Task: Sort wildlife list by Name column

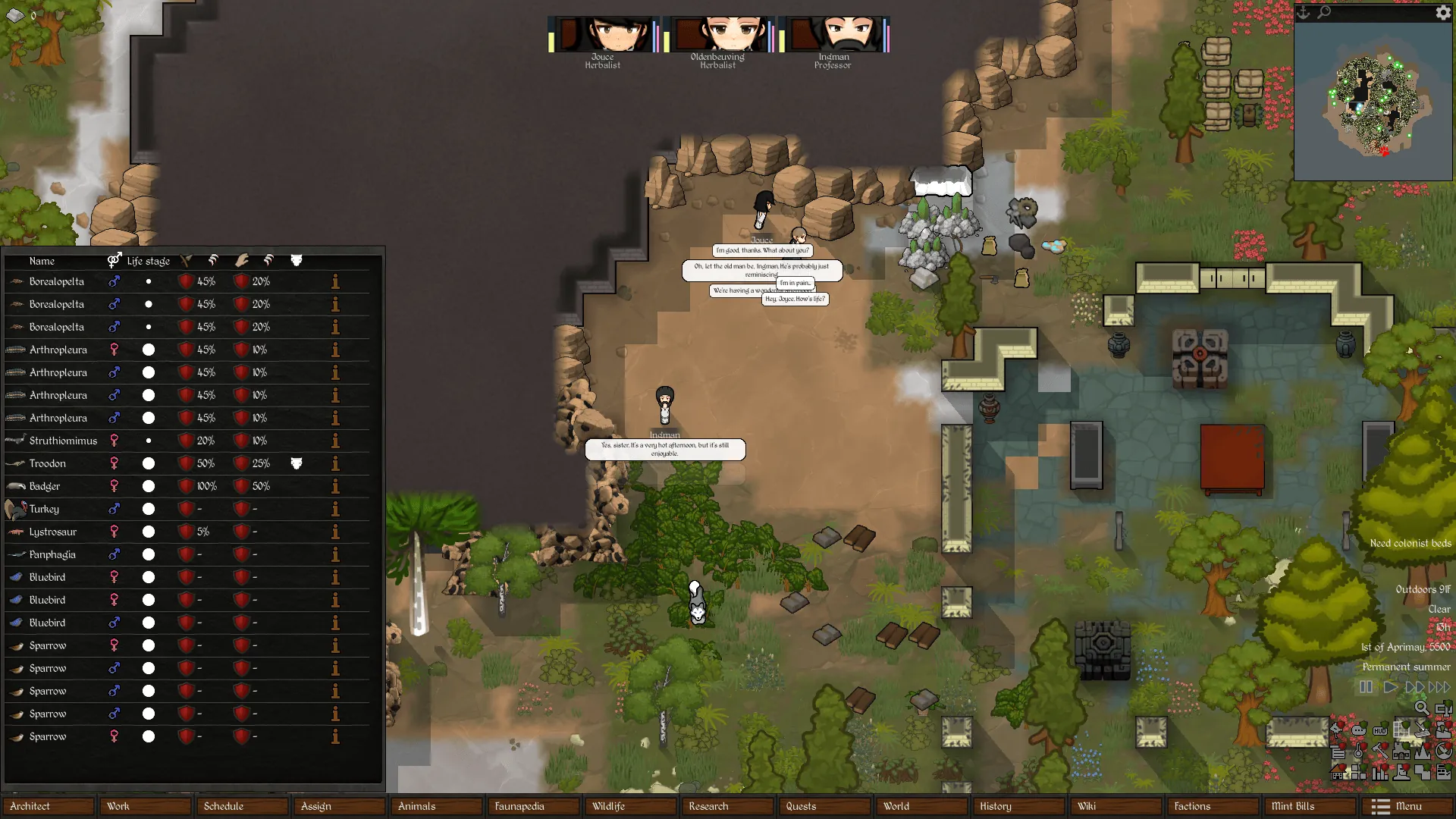Action: [42, 261]
